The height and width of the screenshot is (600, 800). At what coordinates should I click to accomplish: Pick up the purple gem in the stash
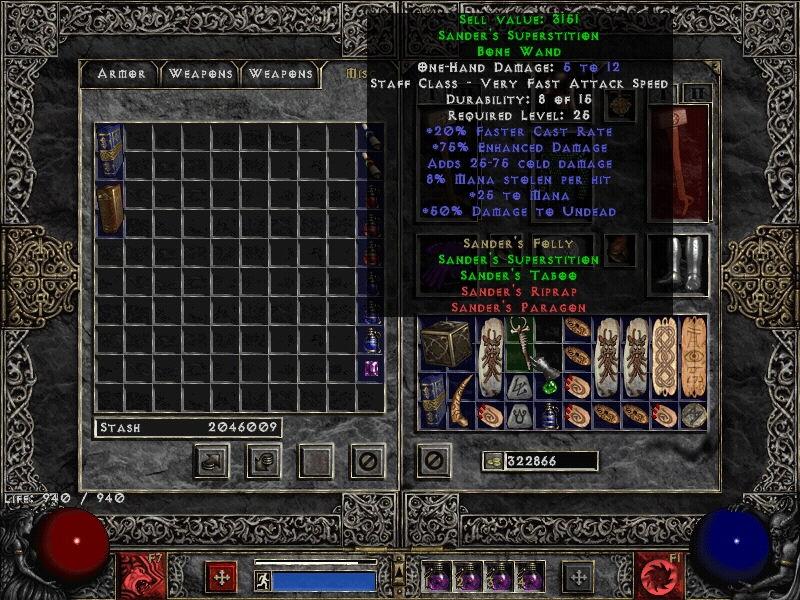point(370,368)
